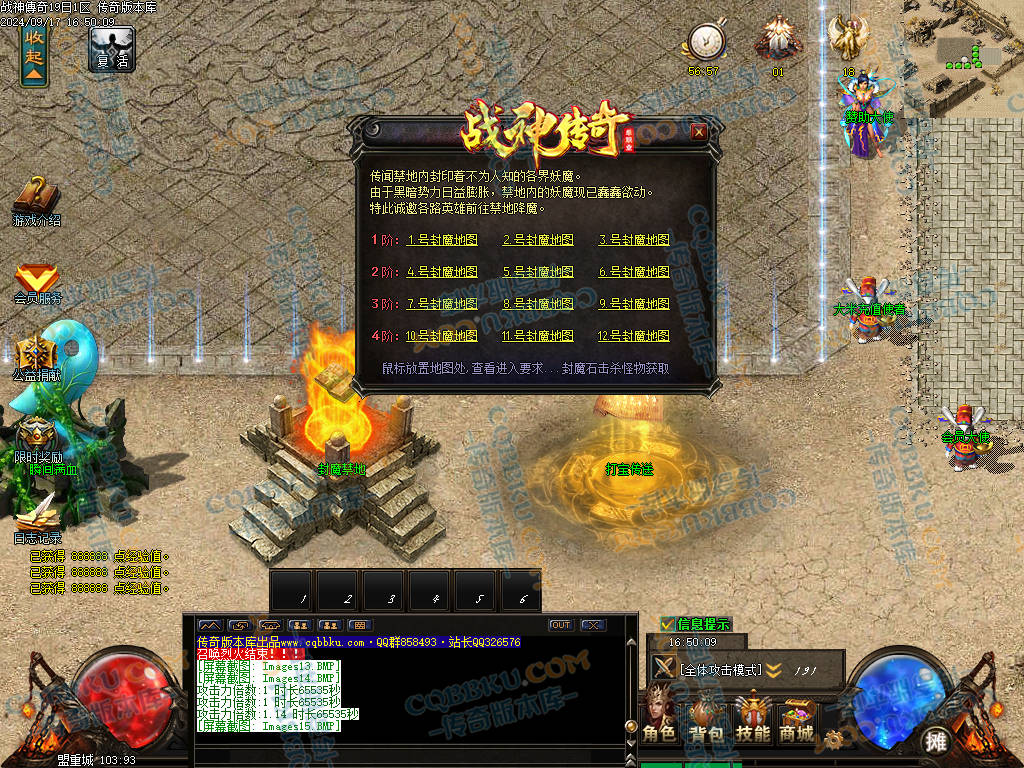
Task: Click the minimap in the corner
Action: point(963,58)
